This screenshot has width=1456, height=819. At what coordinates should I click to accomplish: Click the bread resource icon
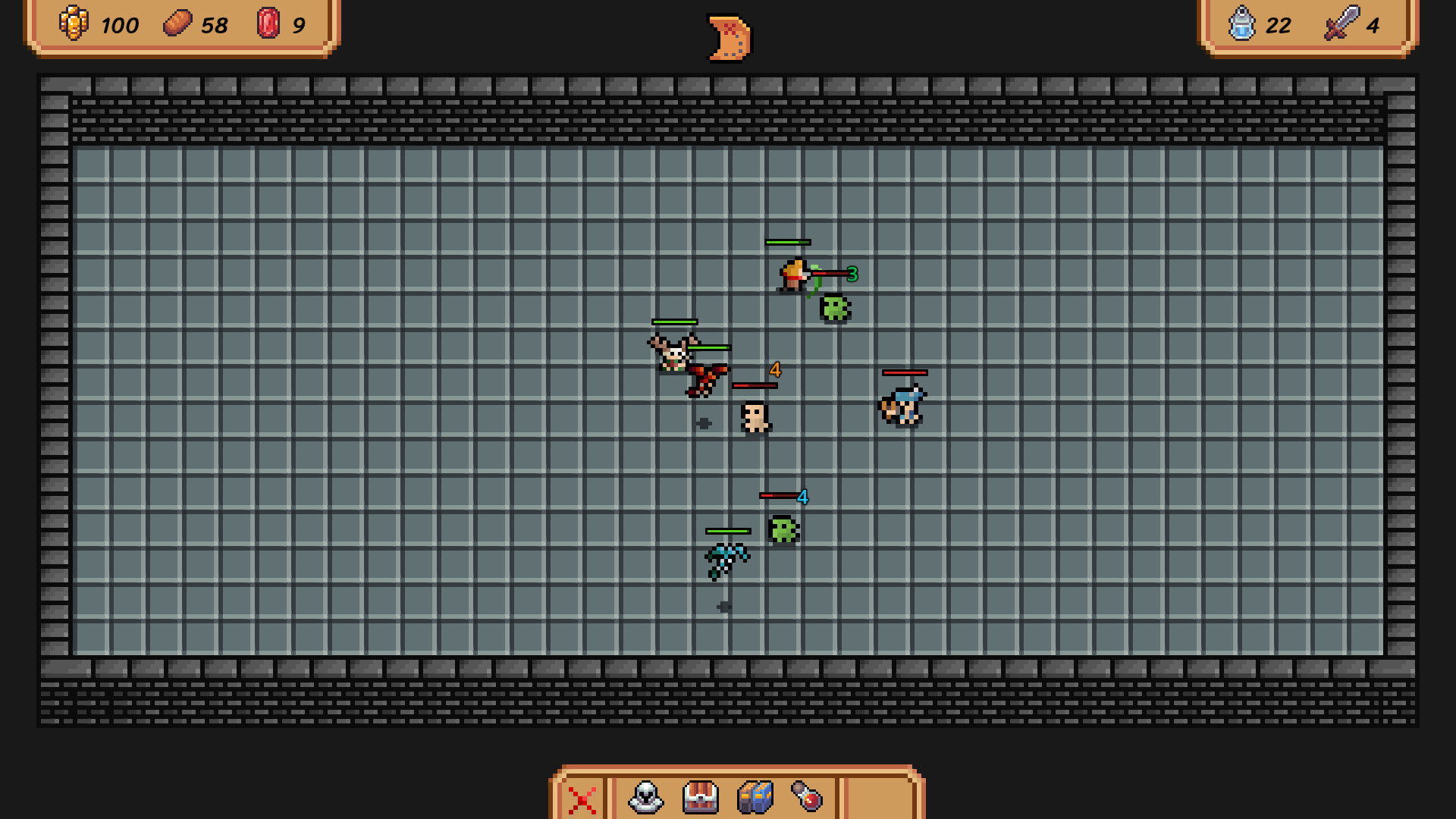pyautogui.click(x=177, y=25)
